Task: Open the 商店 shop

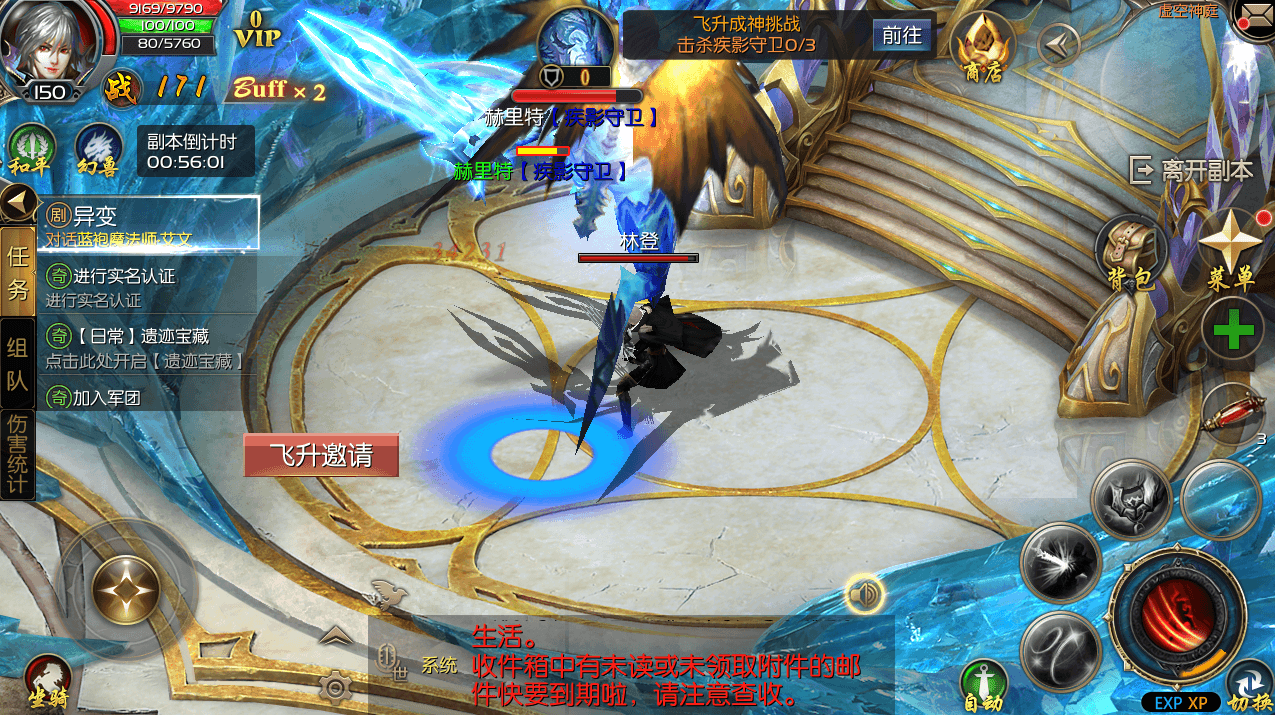Action: (981, 47)
